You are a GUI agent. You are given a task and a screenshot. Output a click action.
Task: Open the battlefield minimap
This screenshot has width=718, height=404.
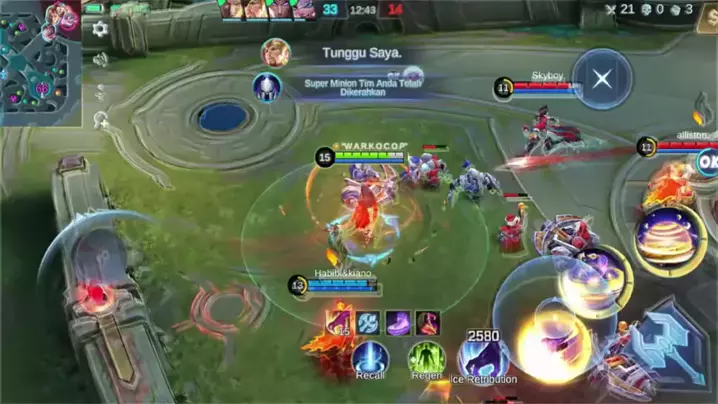[40, 62]
